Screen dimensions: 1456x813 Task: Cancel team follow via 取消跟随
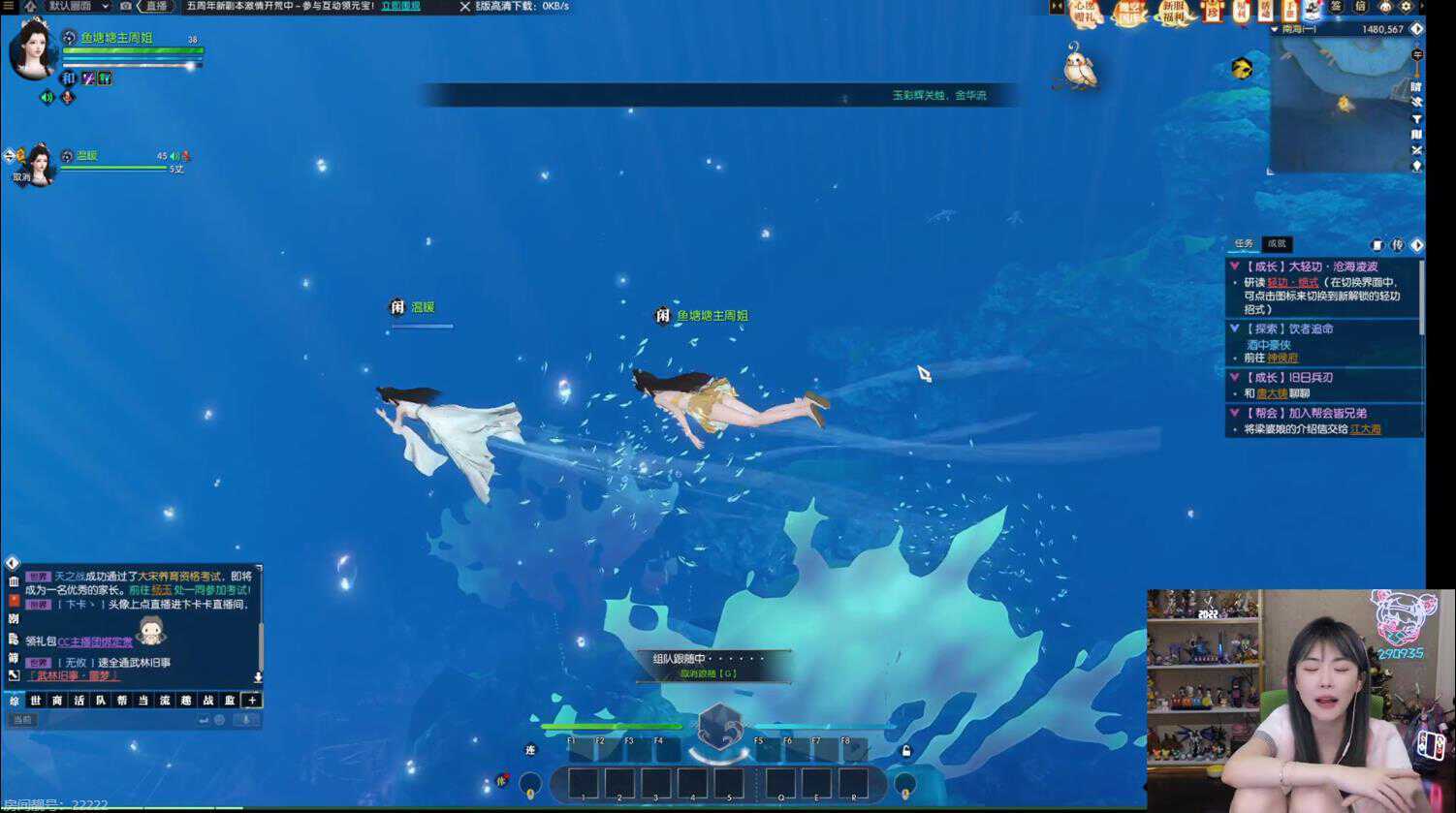pos(709,673)
